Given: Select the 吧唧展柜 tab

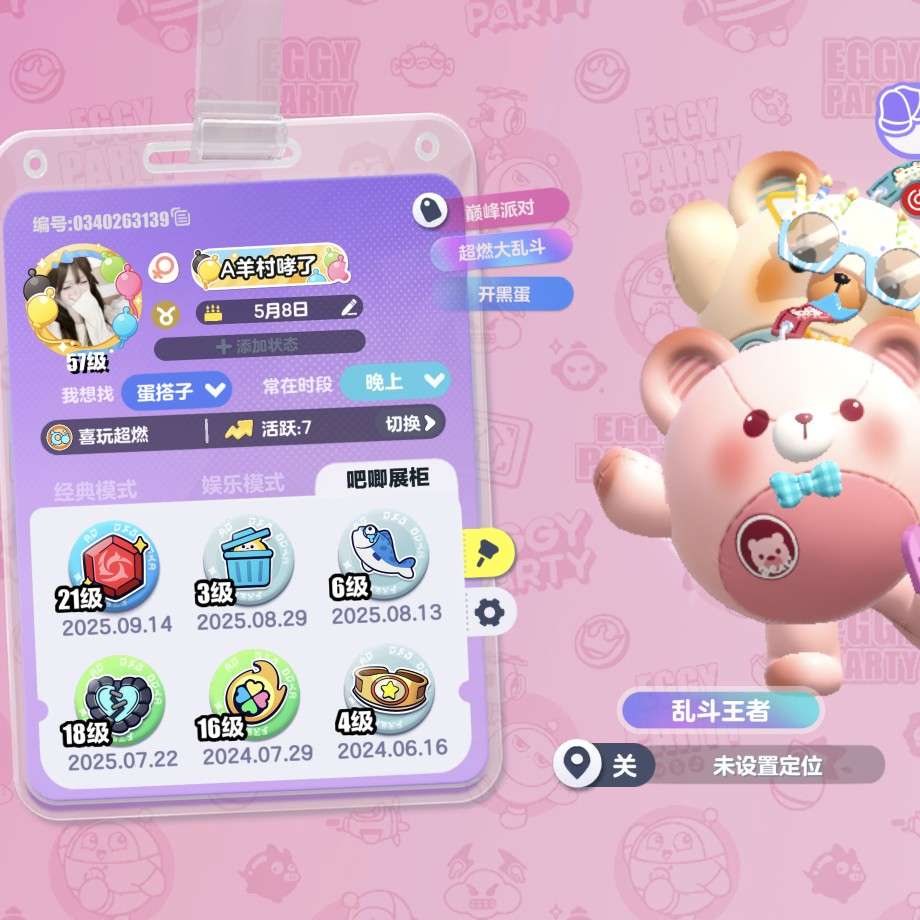Looking at the screenshot, I should coord(387,479).
